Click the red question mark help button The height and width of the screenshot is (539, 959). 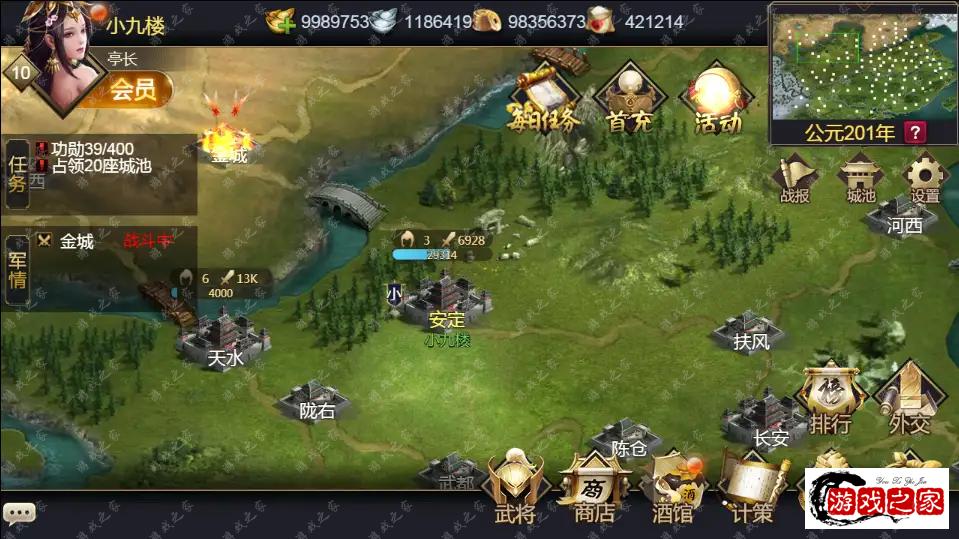[915, 132]
